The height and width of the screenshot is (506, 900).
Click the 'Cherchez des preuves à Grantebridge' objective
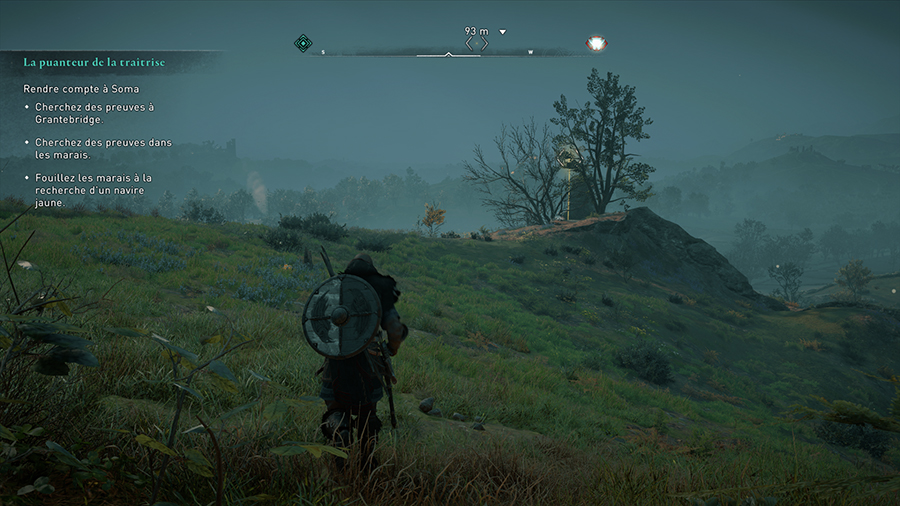click(95, 113)
